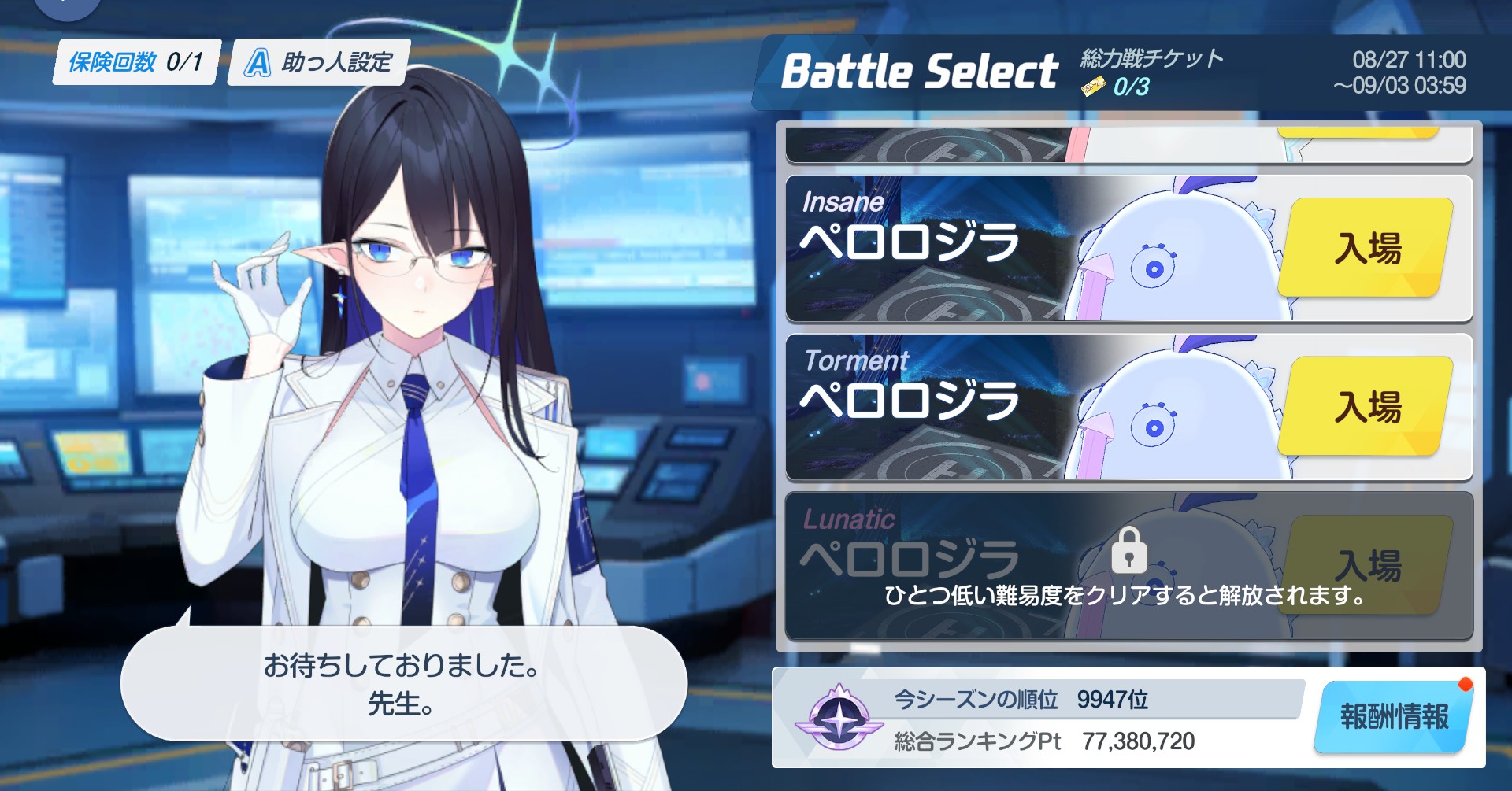Enter the Torment ペロロジラ battle

pyautogui.click(x=1366, y=407)
